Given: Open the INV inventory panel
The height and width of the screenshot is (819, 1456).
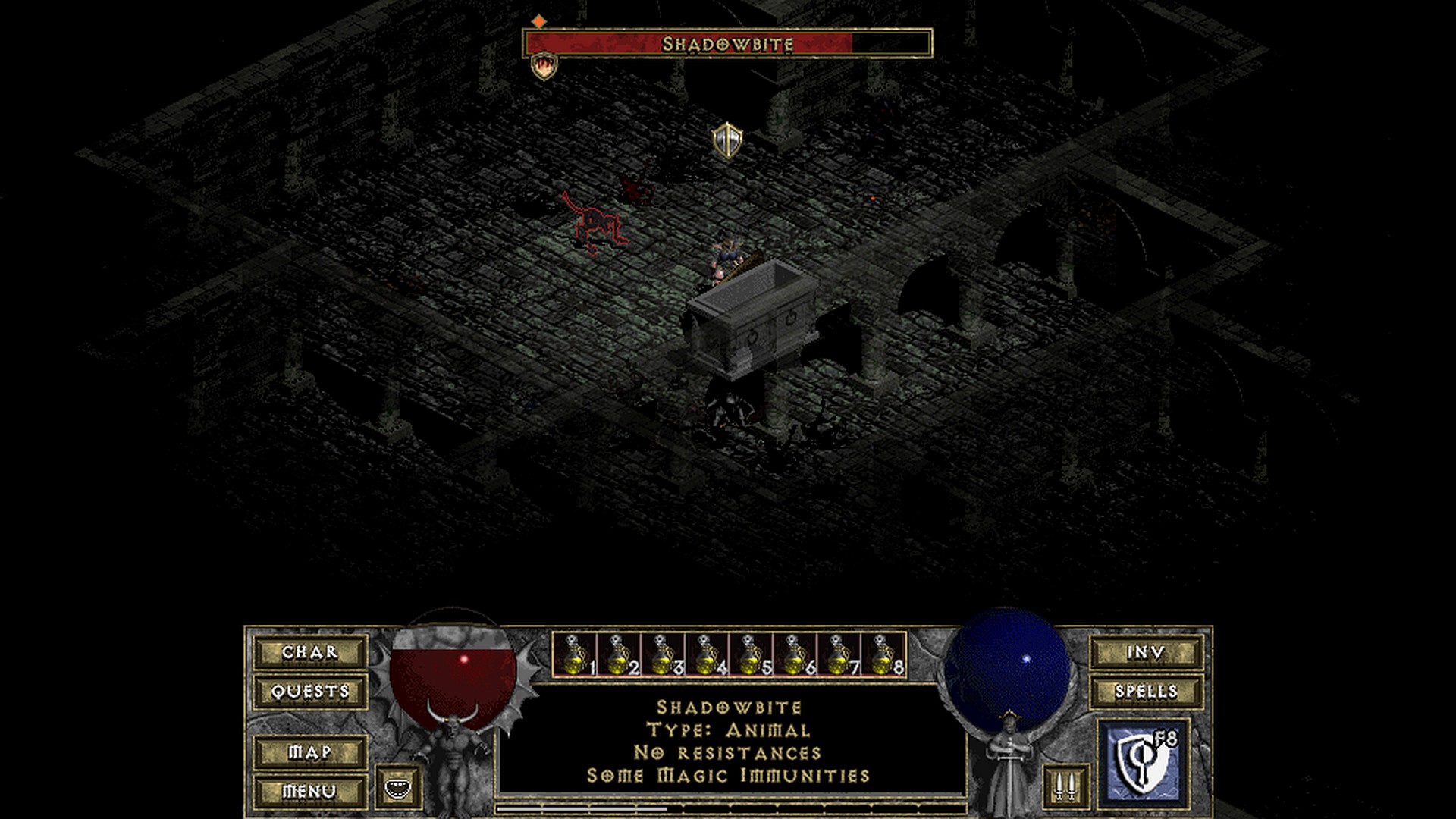Looking at the screenshot, I should point(1146,652).
